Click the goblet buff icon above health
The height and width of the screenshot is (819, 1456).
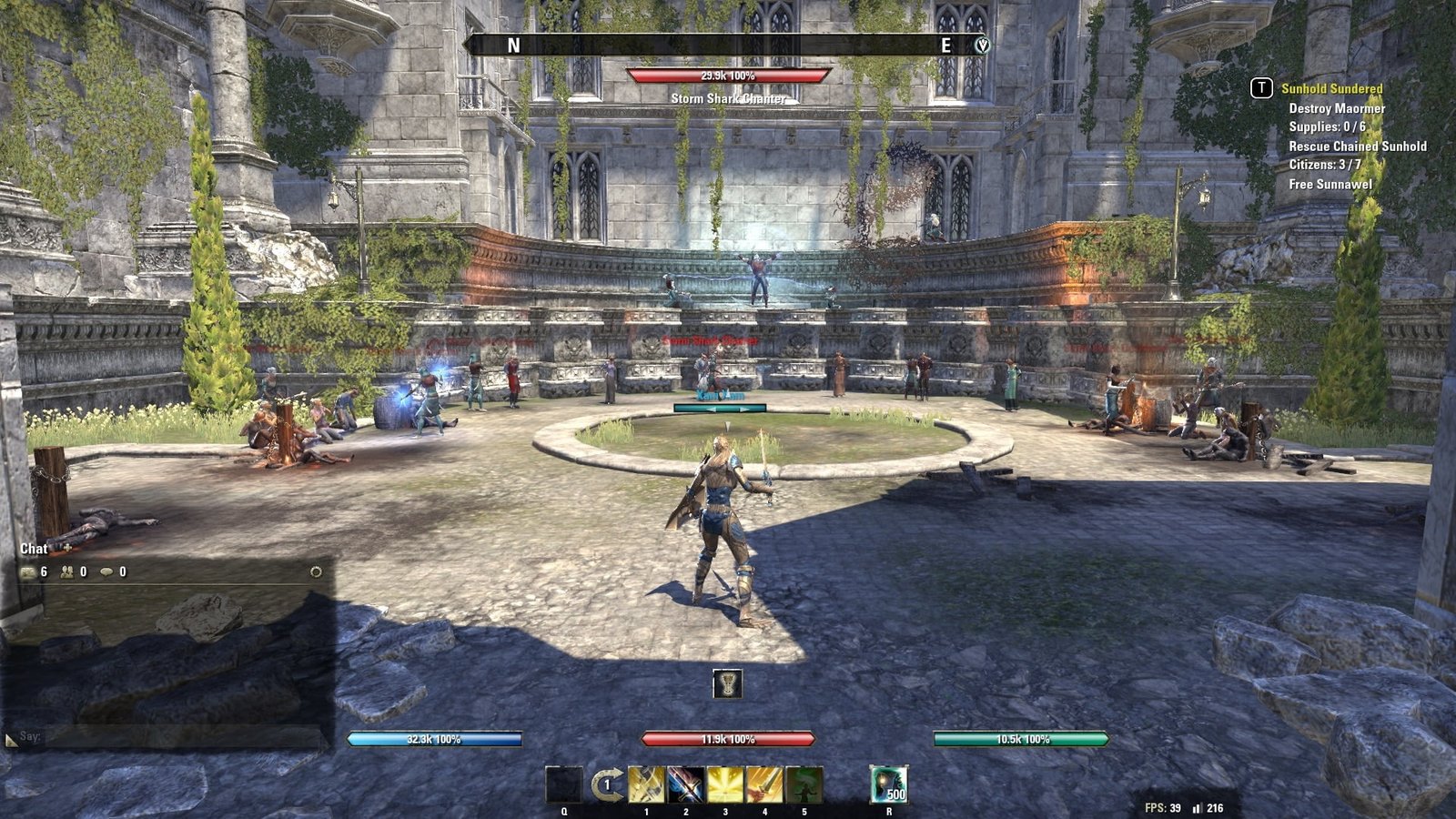(x=727, y=683)
